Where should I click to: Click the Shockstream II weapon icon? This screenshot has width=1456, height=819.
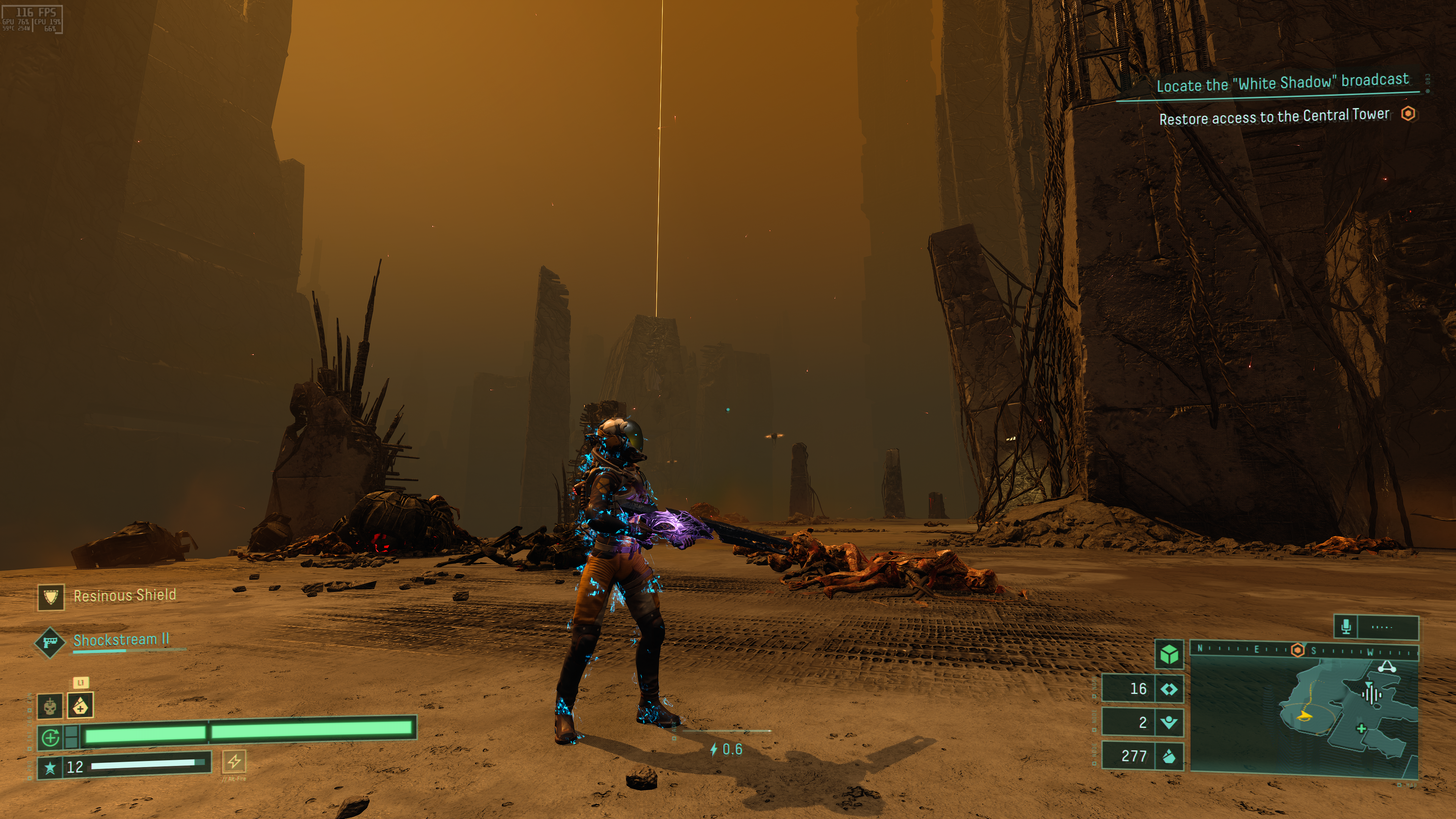tap(50, 642)
